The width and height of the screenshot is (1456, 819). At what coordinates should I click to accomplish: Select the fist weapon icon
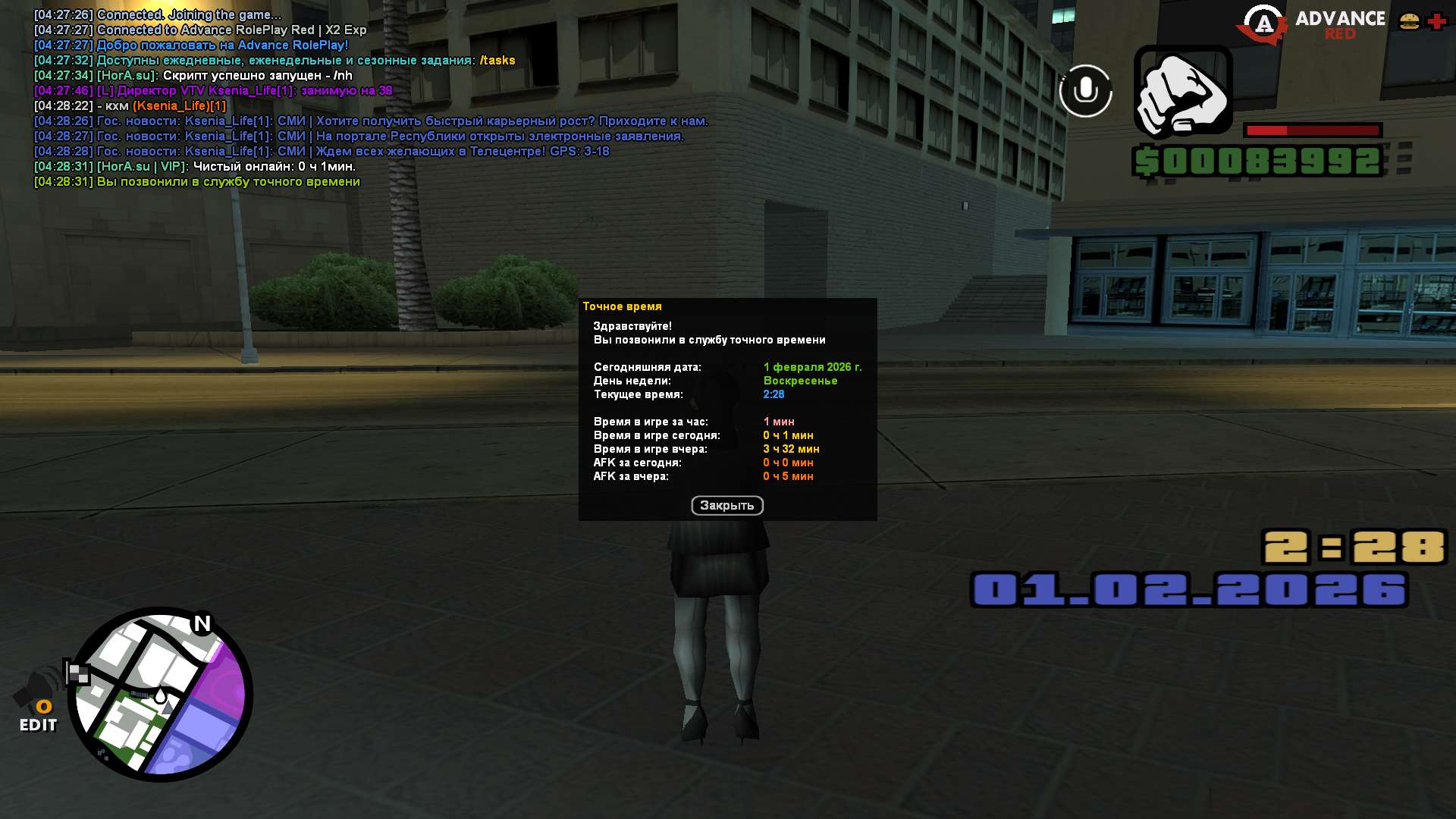point(1182,93)
